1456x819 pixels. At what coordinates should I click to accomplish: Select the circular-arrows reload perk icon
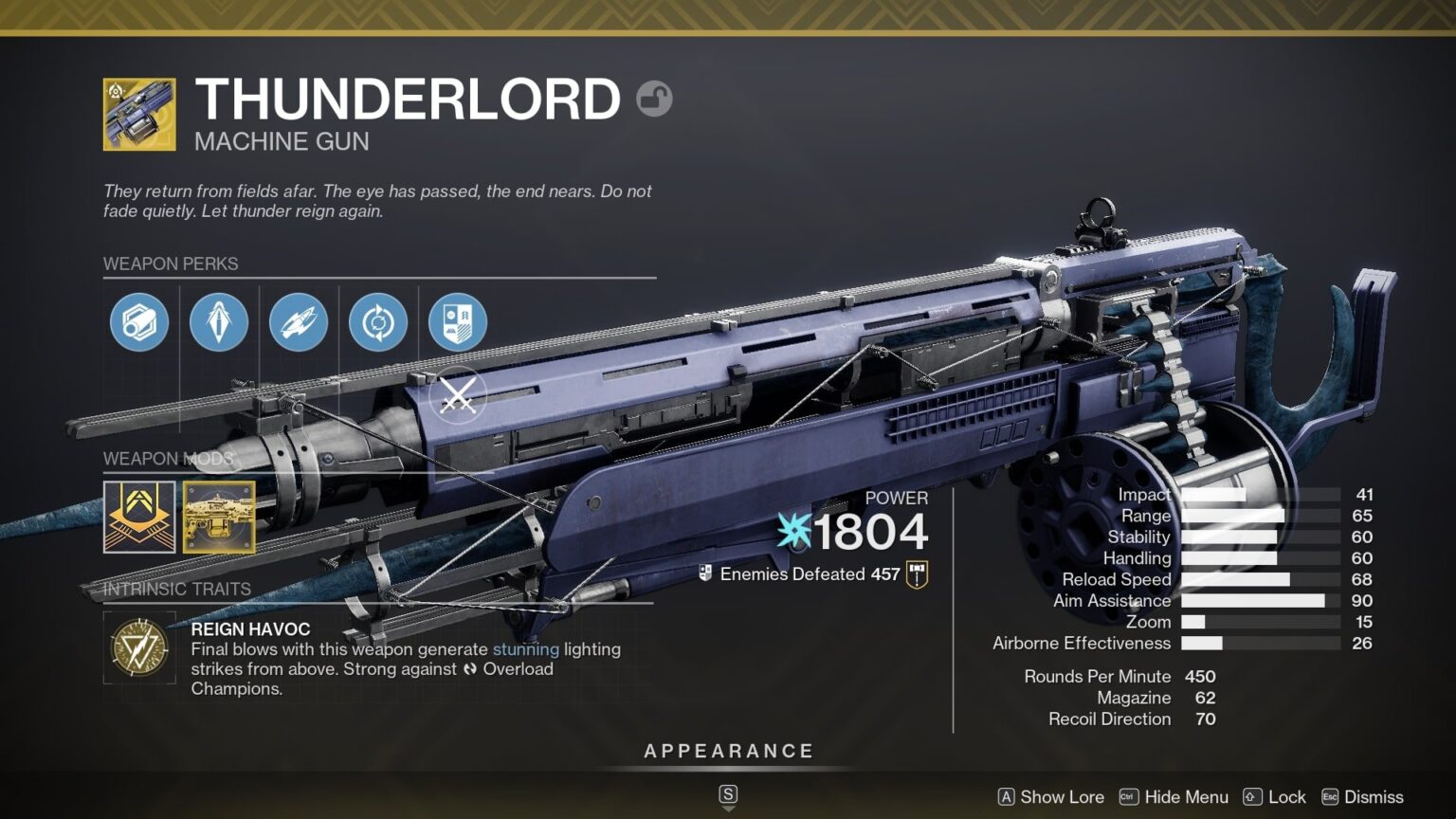point(378,322)
